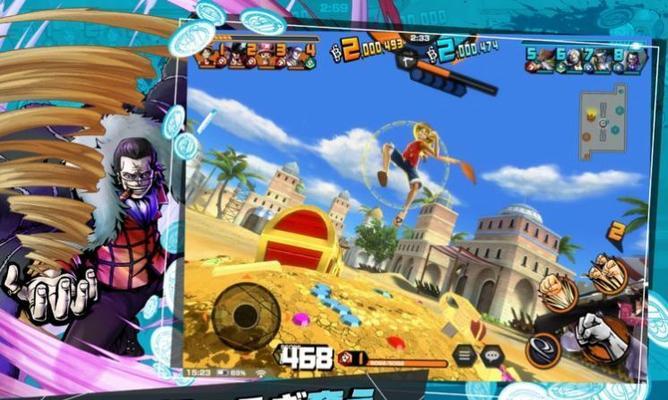Open the chat speech bubble button

coord(491,355)
